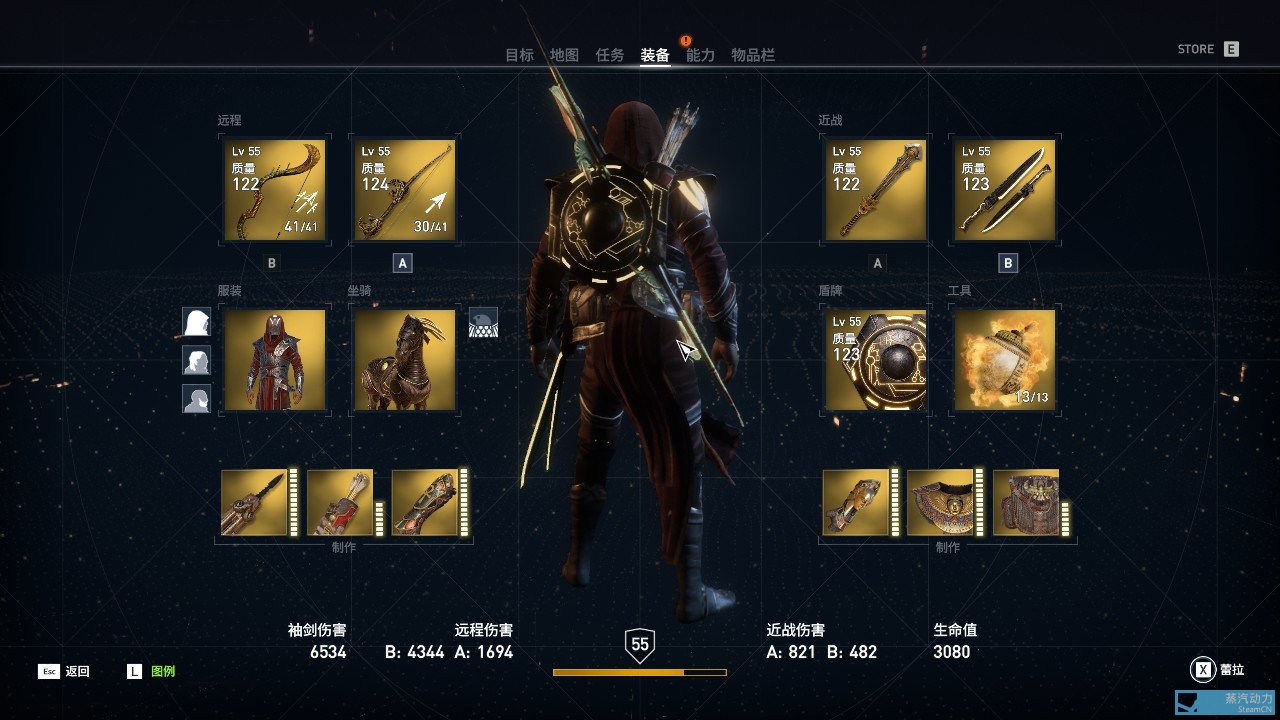Select the hidden blade crafting upgrade
Viewport: 1280px width, 720px height.
pos(255,503)
